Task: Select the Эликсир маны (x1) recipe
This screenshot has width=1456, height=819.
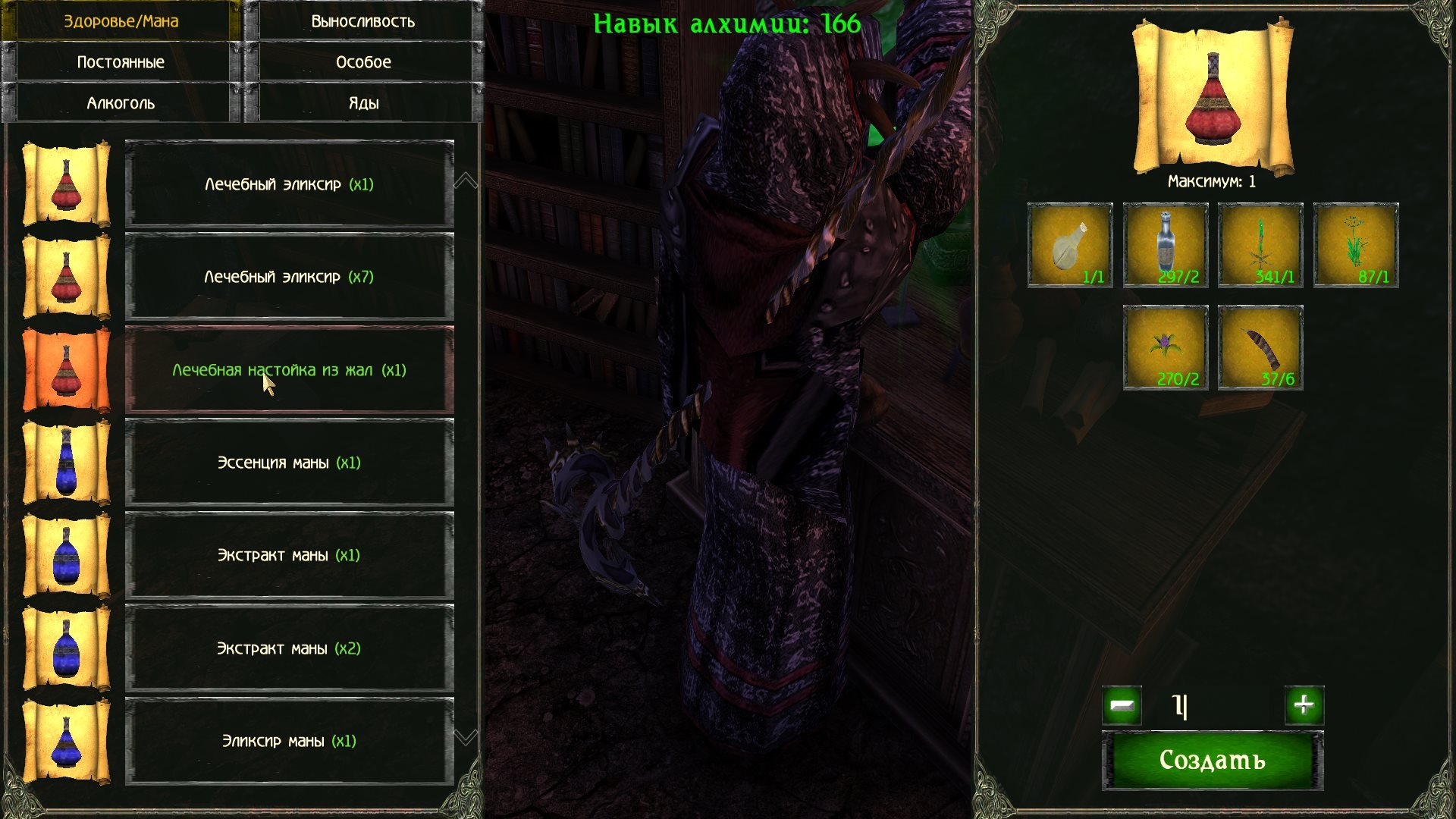Action: click(x=289, y=741)
